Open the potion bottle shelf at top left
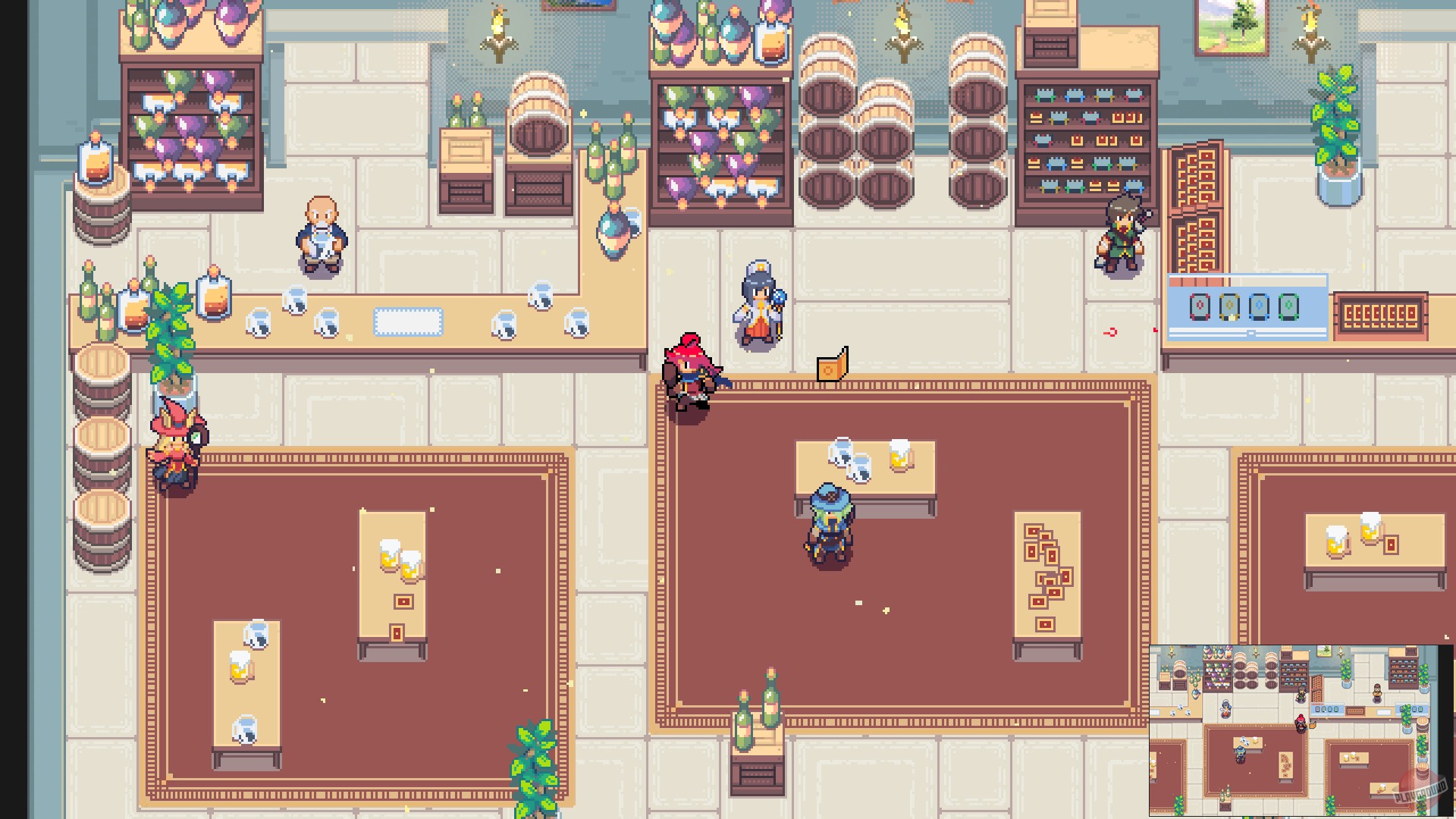1456x819 pixels. [190, 129]
